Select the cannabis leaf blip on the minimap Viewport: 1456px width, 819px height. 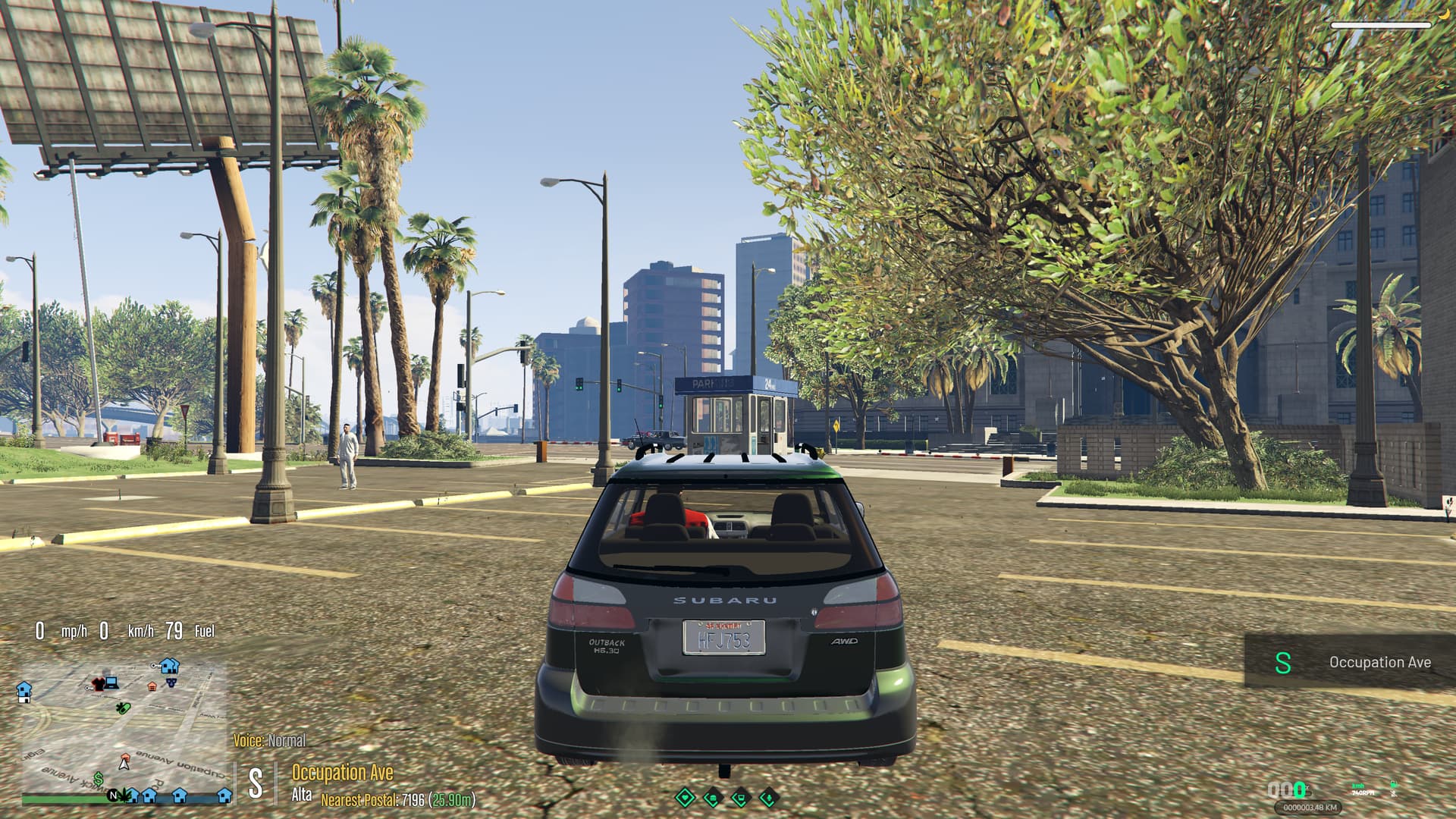(x=124, y=795)
